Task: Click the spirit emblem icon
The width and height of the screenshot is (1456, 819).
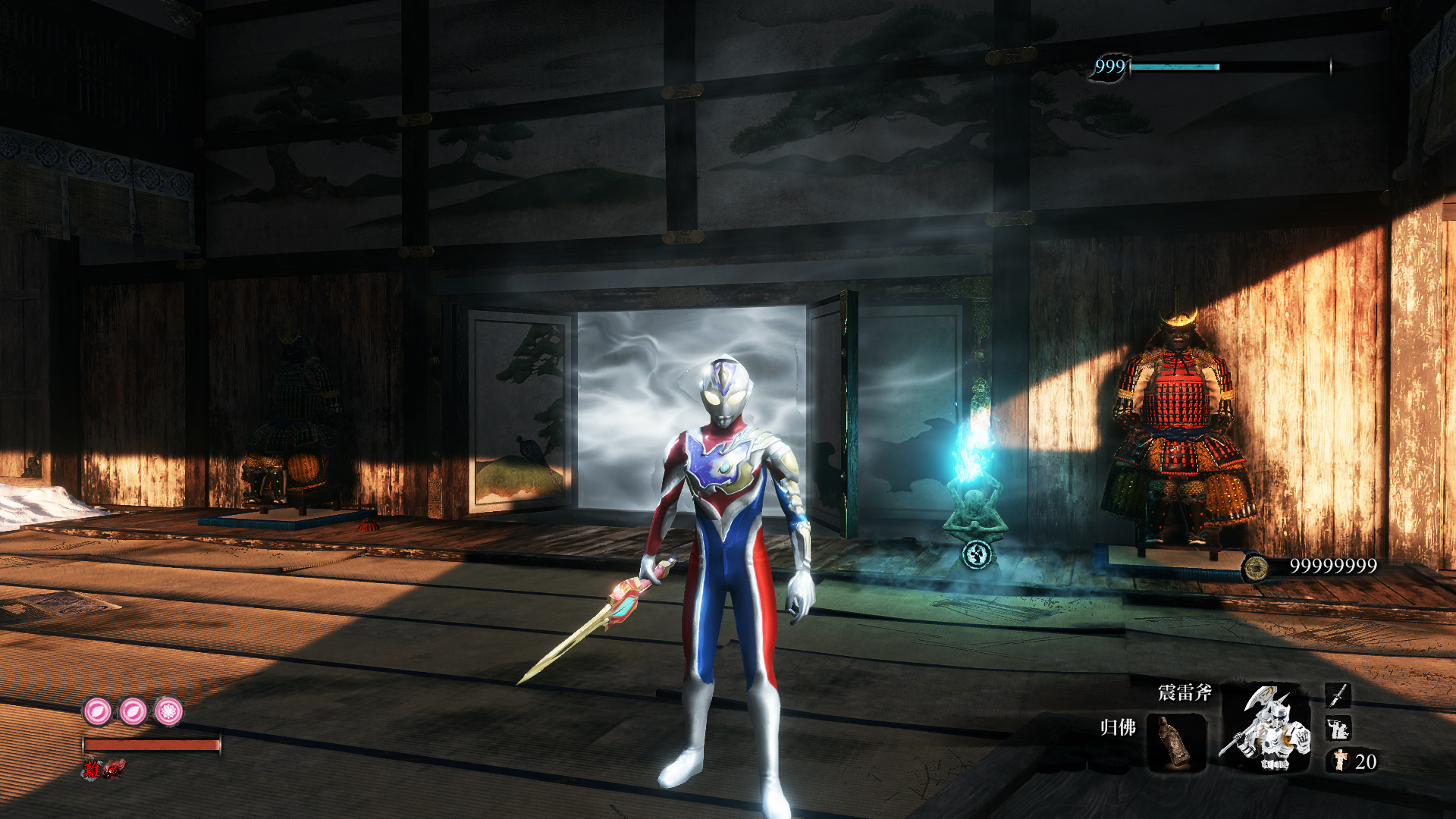Action: click(1341, 760)
